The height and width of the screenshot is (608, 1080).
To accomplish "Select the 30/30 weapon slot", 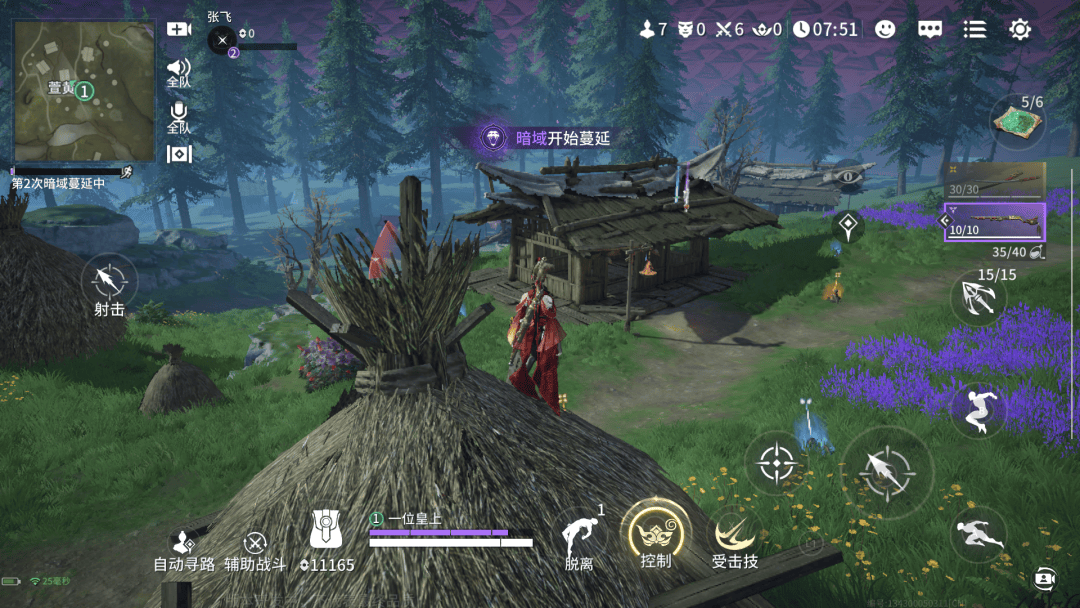I will click(x=996, y=181).
